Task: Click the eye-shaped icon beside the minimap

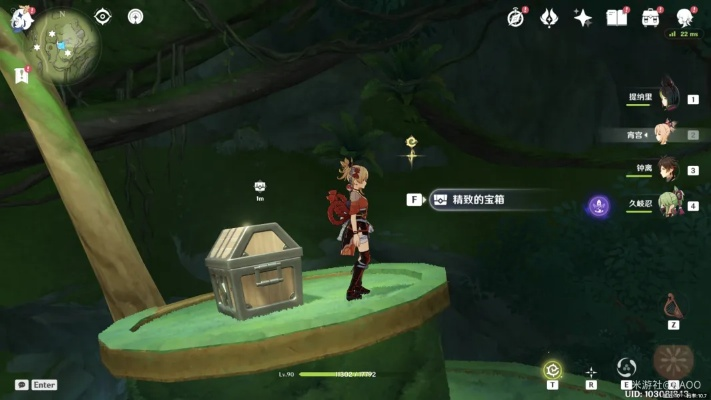Action: tap(102, 16)
